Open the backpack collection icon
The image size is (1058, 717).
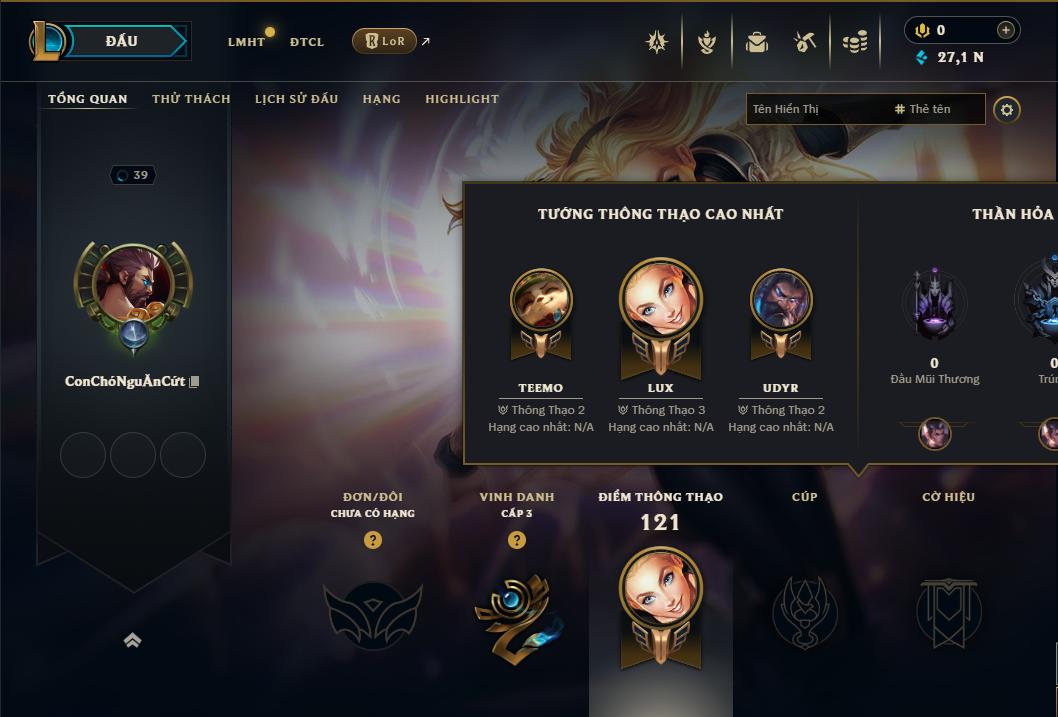pos(756,42)
